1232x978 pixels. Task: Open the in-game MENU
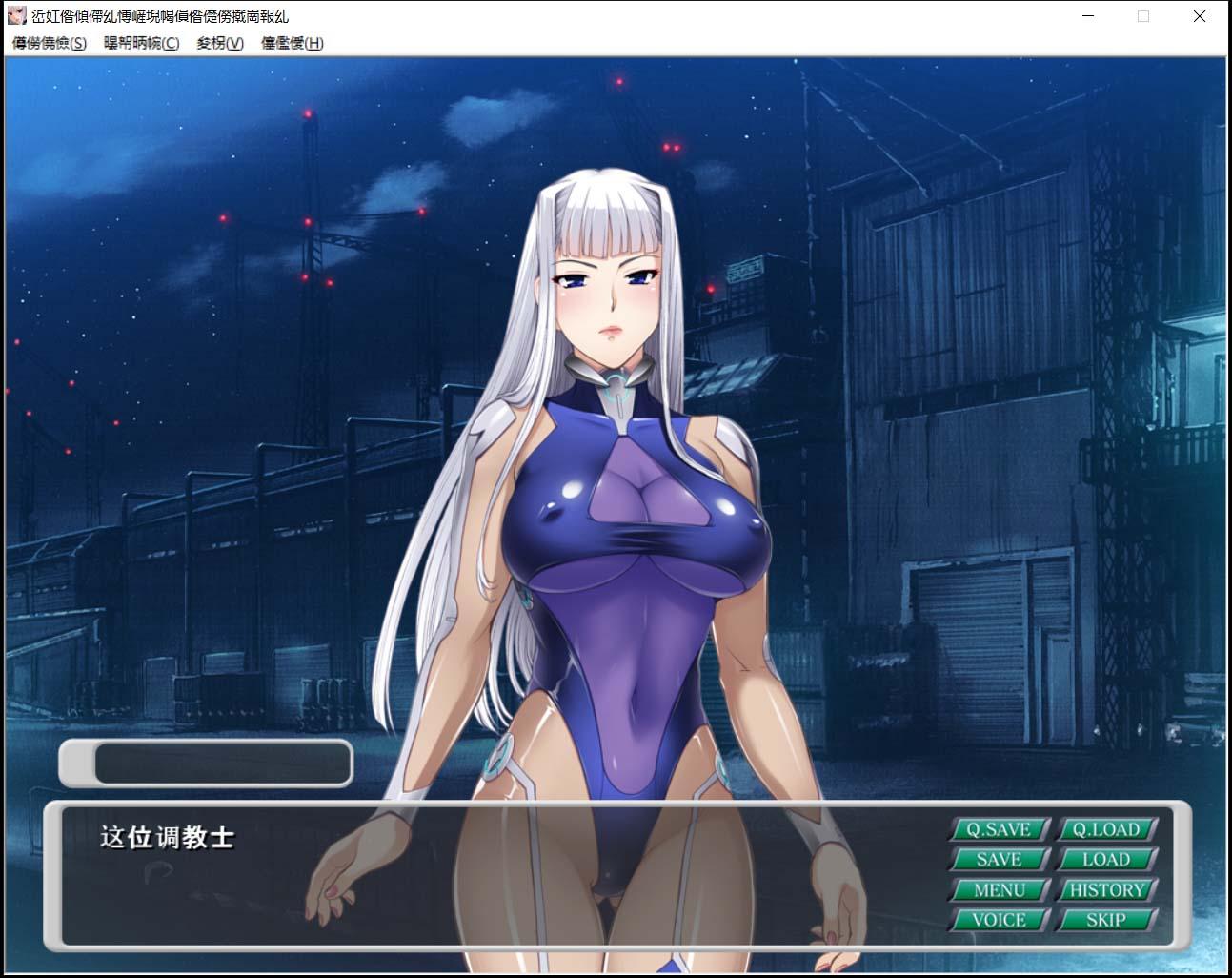coord(999,889)
